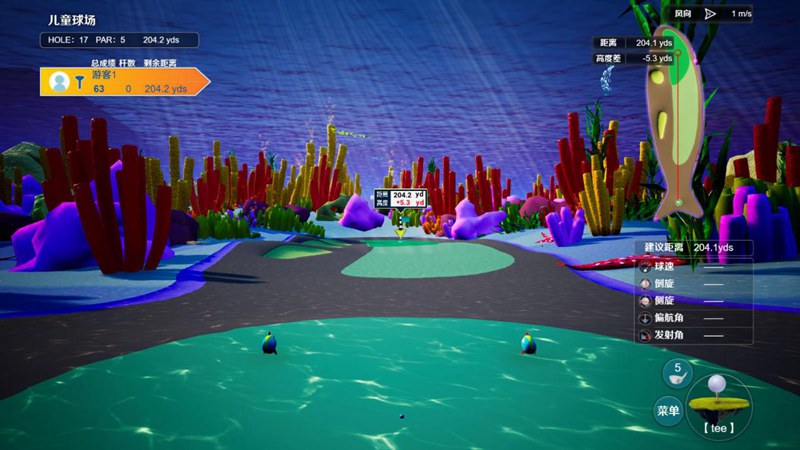This screenshot has width=800, height=450.
Task: Click the 游客1 player avatar icon
Action: click(59, 82)
